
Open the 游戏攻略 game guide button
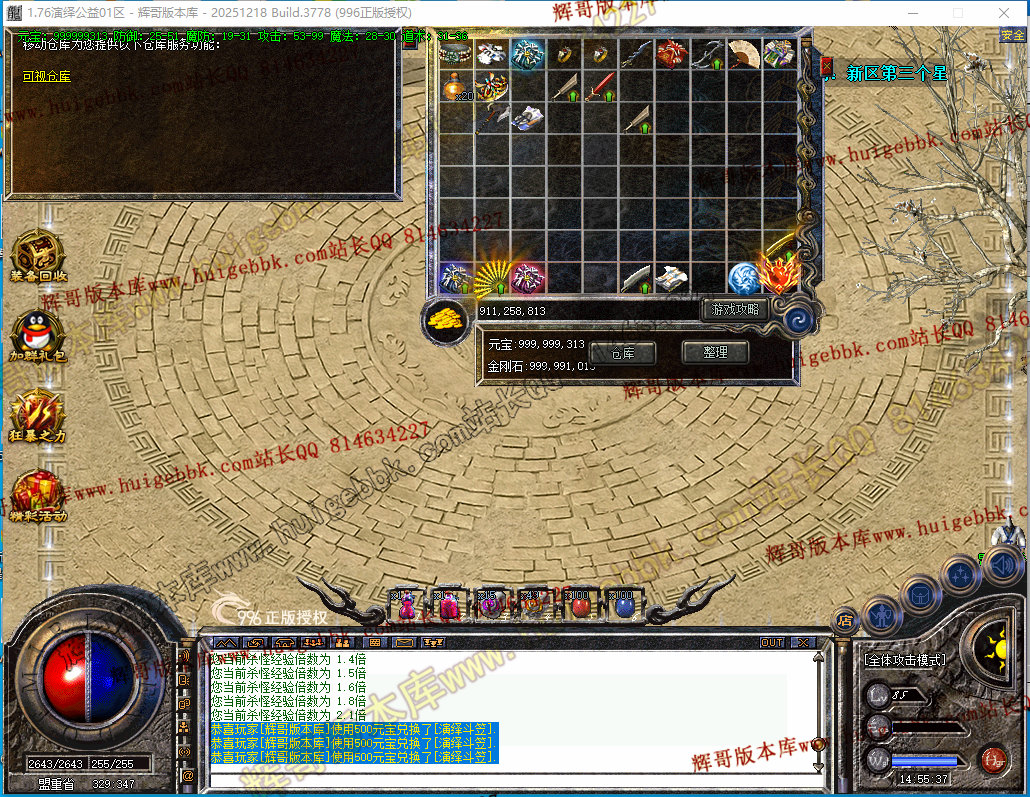point(735,310)
